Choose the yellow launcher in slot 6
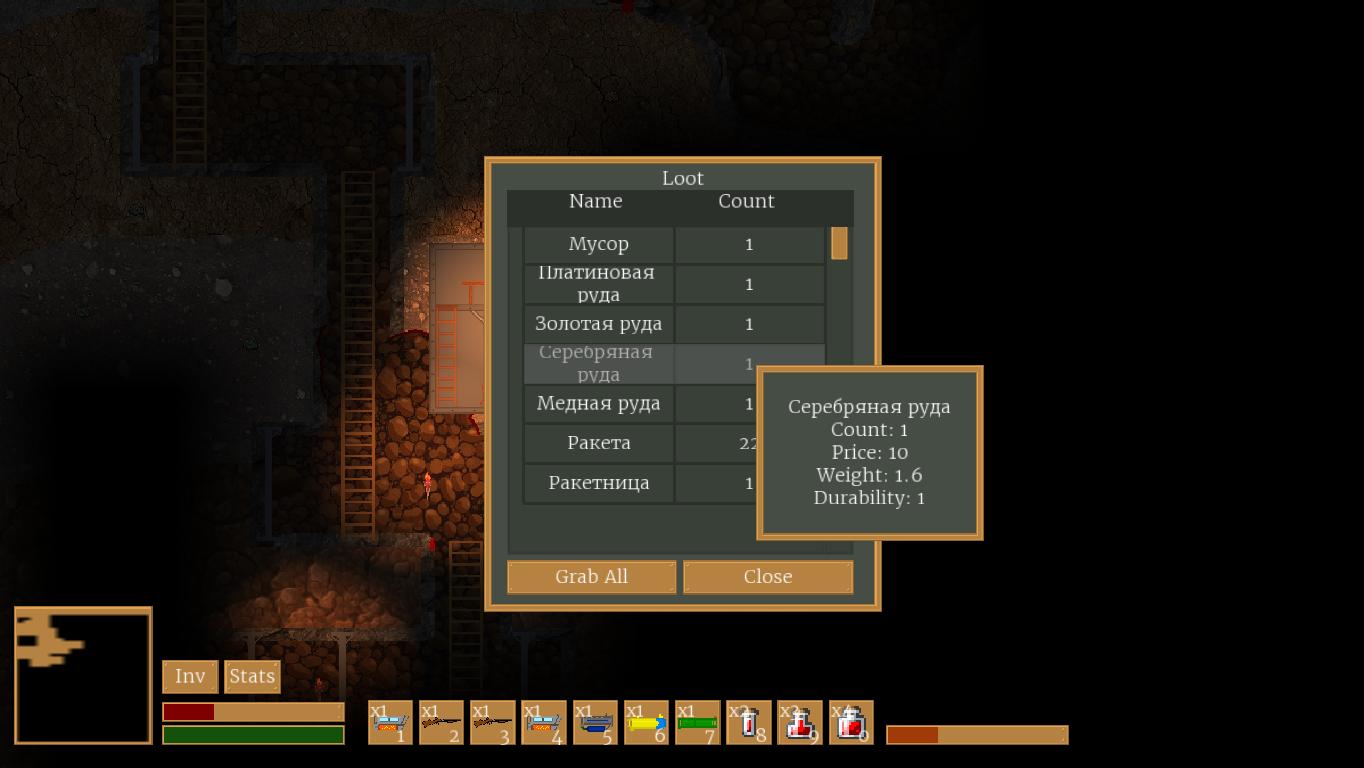The height and width of the screenshot is (768, 1364). coord(646,722)
